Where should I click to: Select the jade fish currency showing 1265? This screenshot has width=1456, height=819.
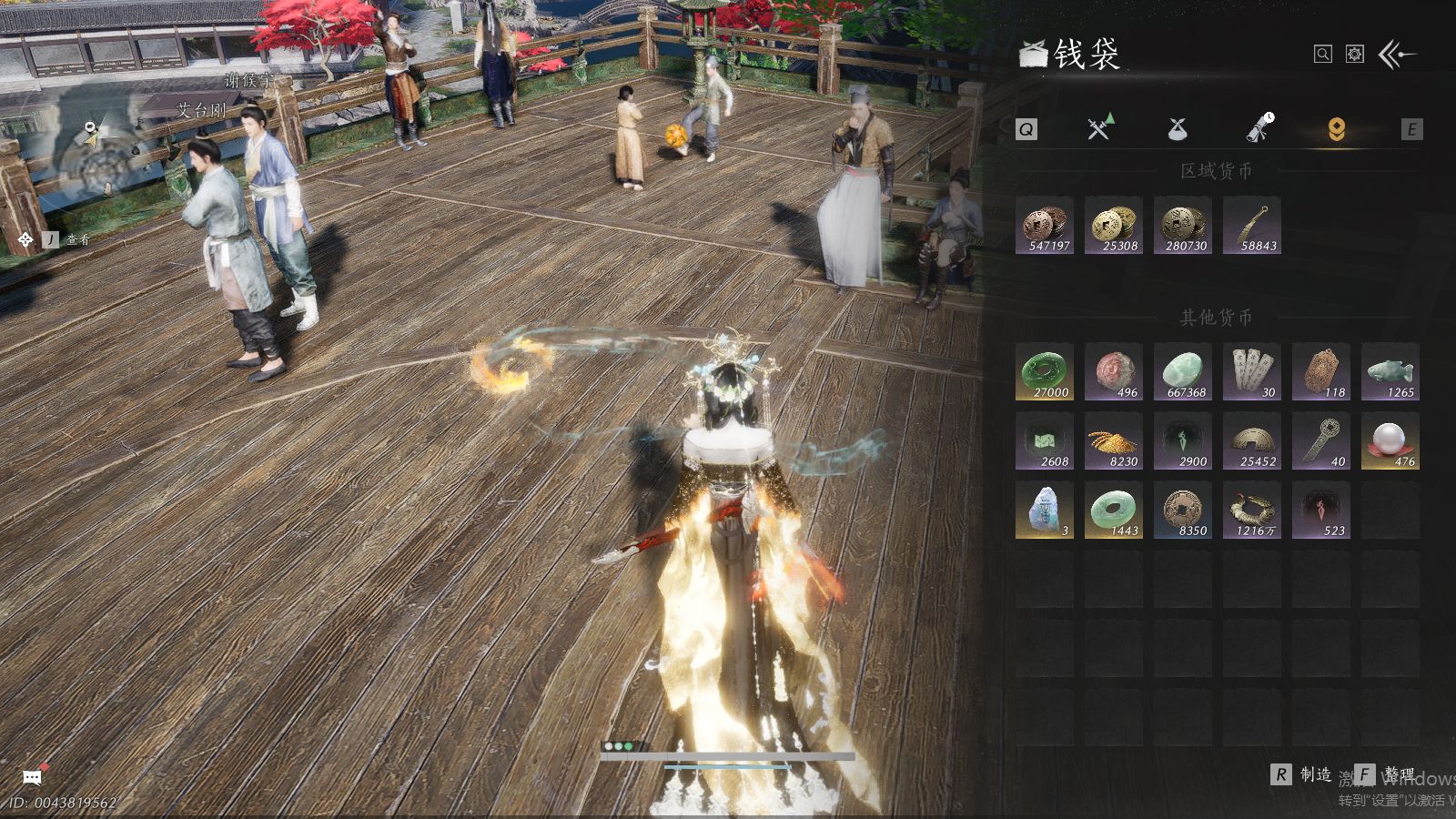coord(1390,371)
